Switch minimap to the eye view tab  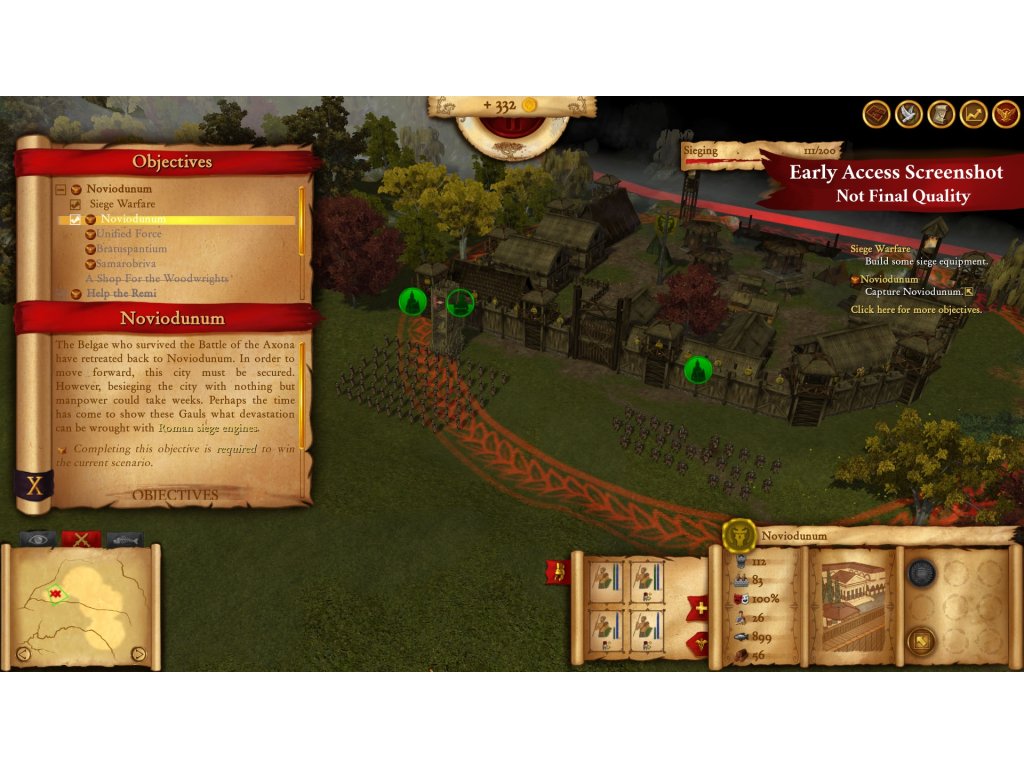(38, 539)
